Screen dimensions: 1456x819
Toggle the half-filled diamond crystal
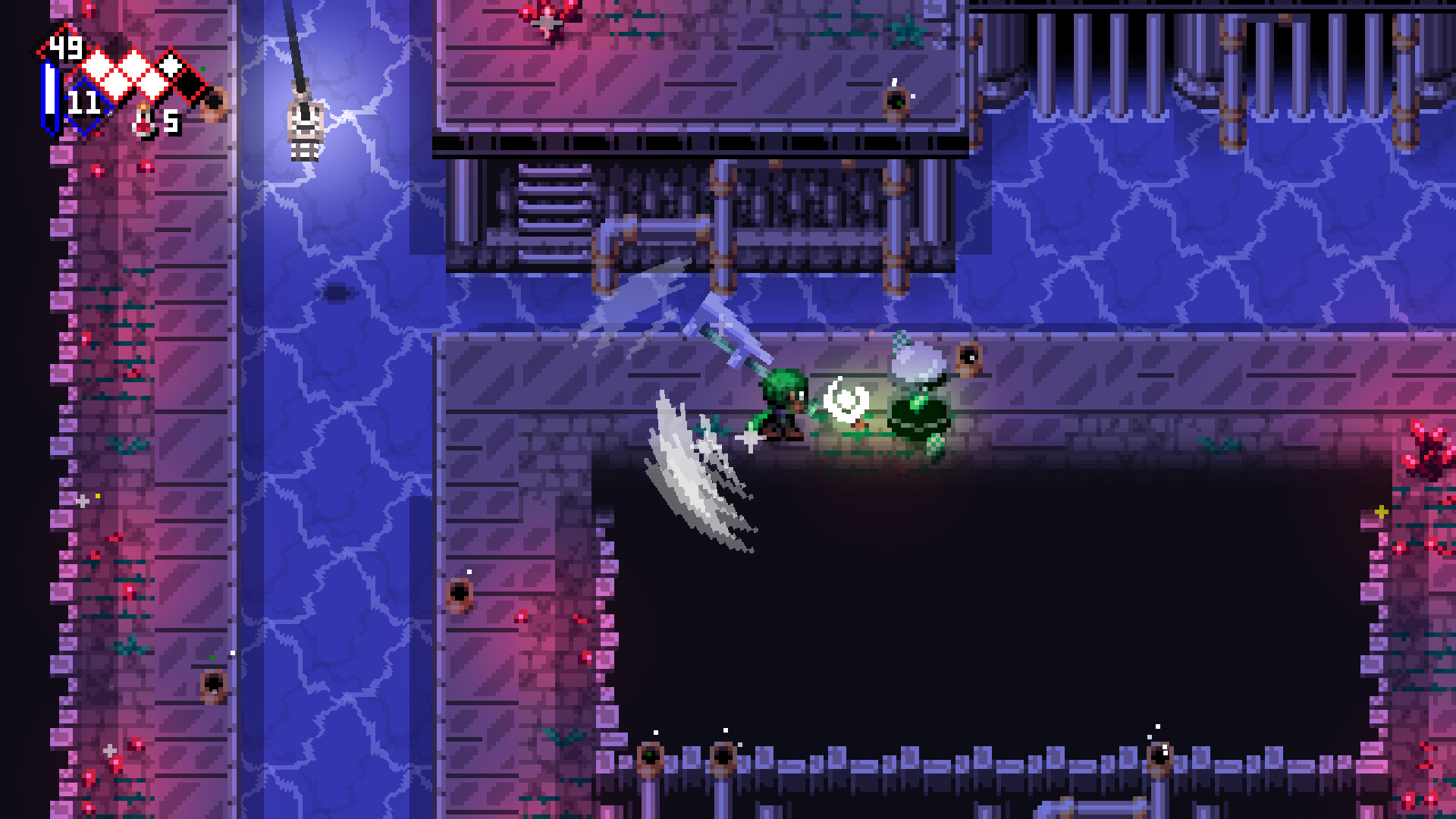[x=169, y=64]
